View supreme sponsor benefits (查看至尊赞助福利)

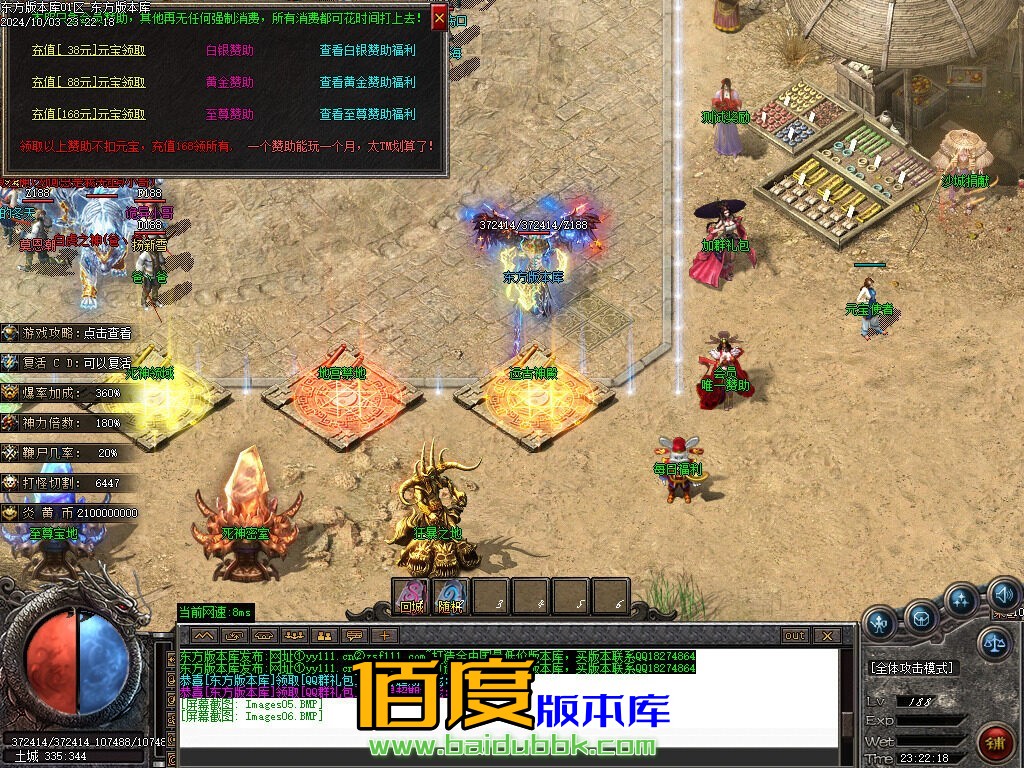[367, 114]
